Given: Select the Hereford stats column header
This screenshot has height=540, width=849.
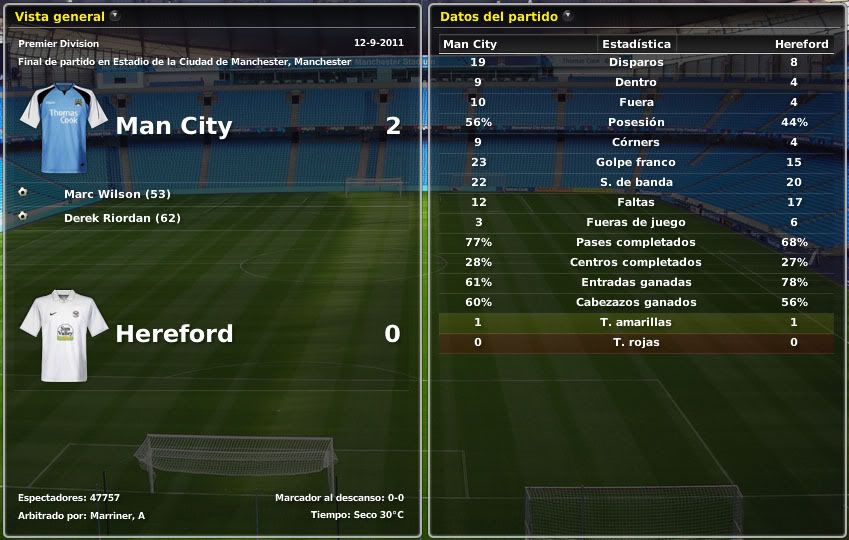Looking at the screenshot, I should click(801, 44).
